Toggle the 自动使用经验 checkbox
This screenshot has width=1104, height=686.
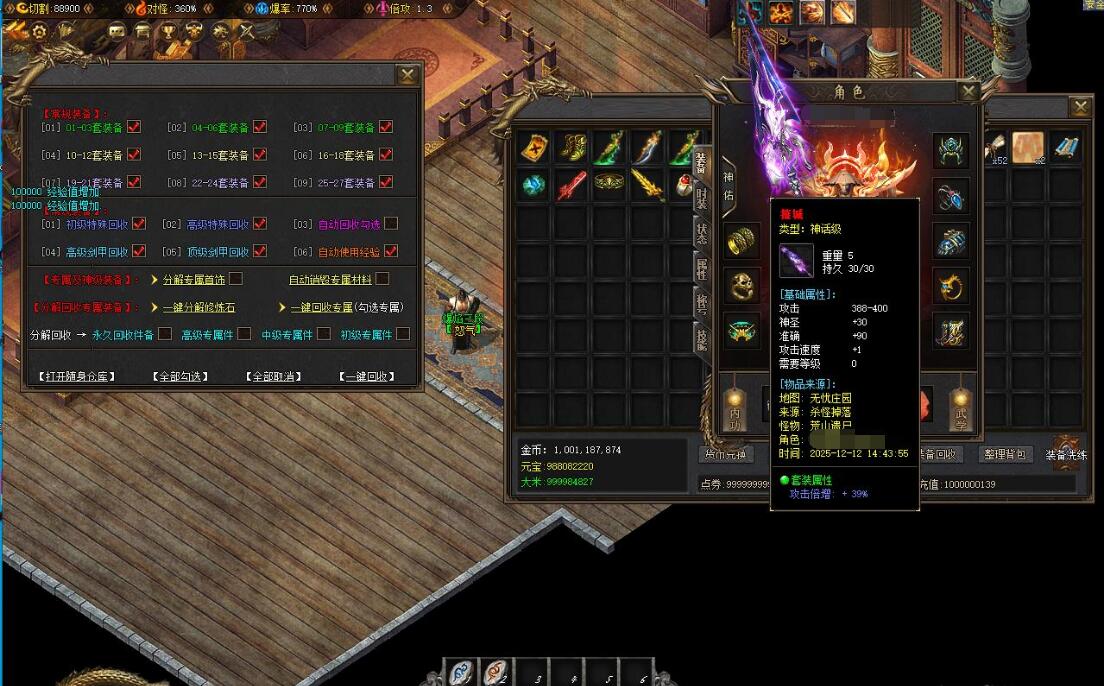[391, 251]
